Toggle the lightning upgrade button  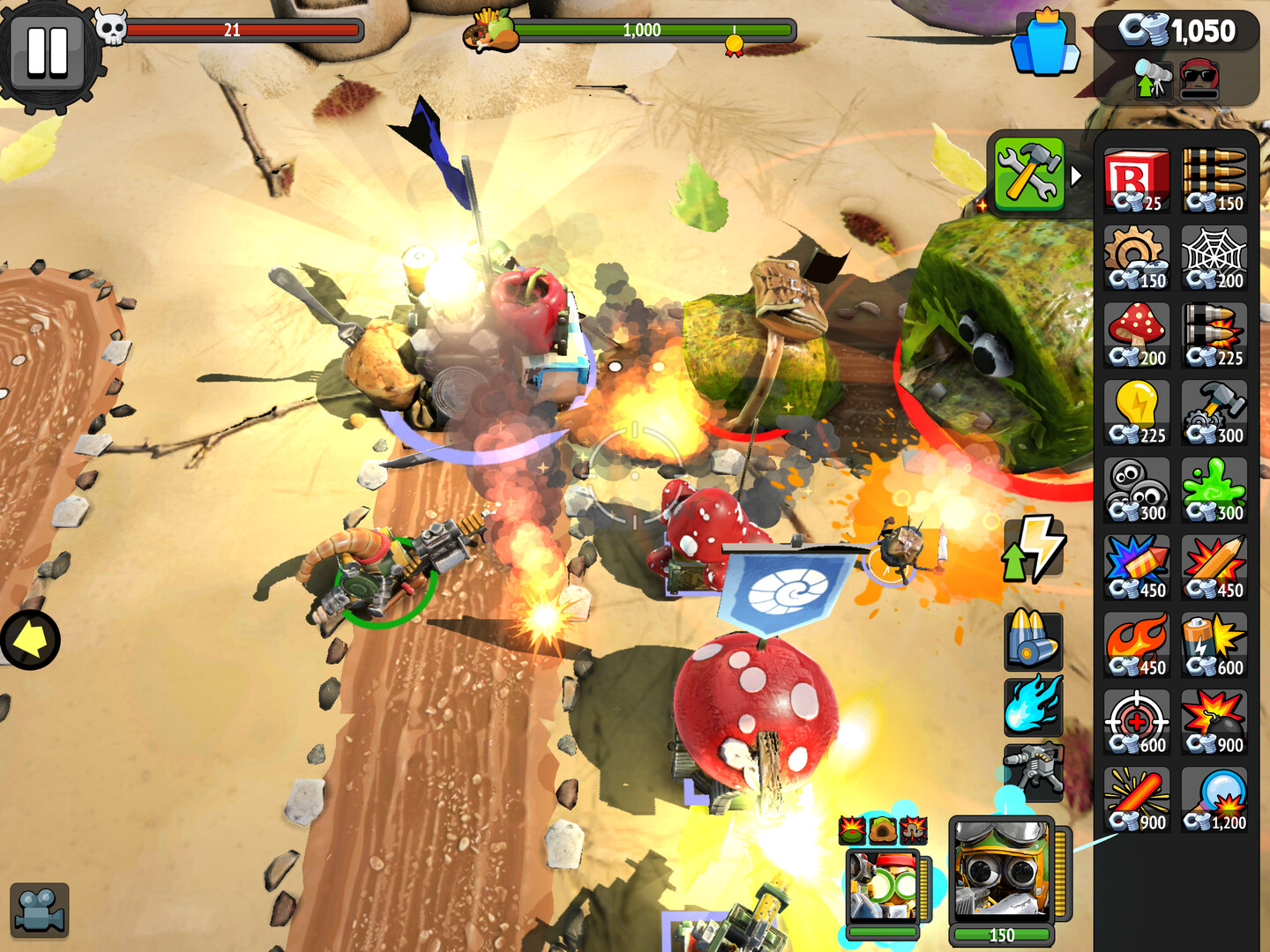1032,545
